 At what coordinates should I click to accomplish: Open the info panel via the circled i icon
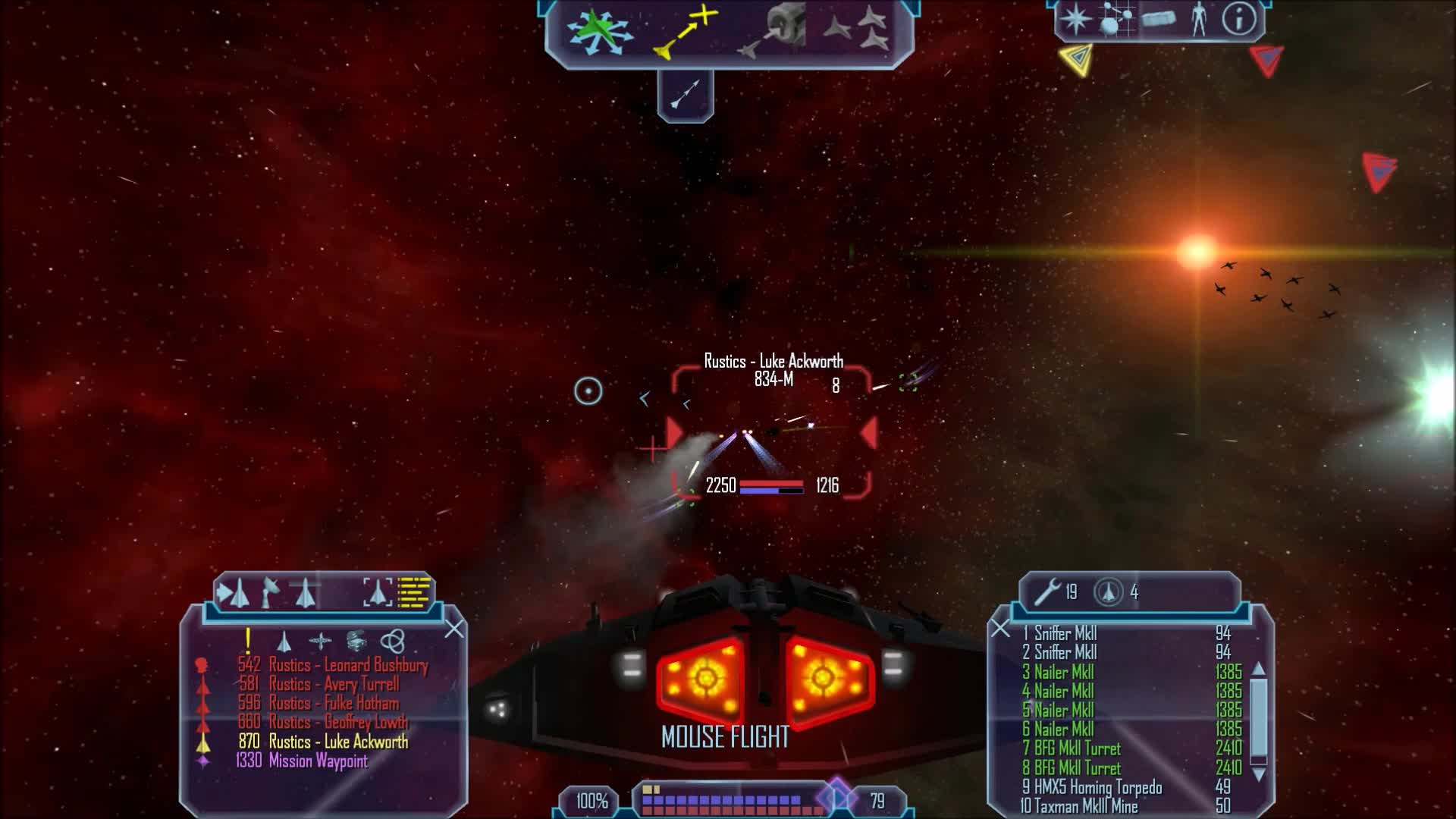[x=1240, y=19]
